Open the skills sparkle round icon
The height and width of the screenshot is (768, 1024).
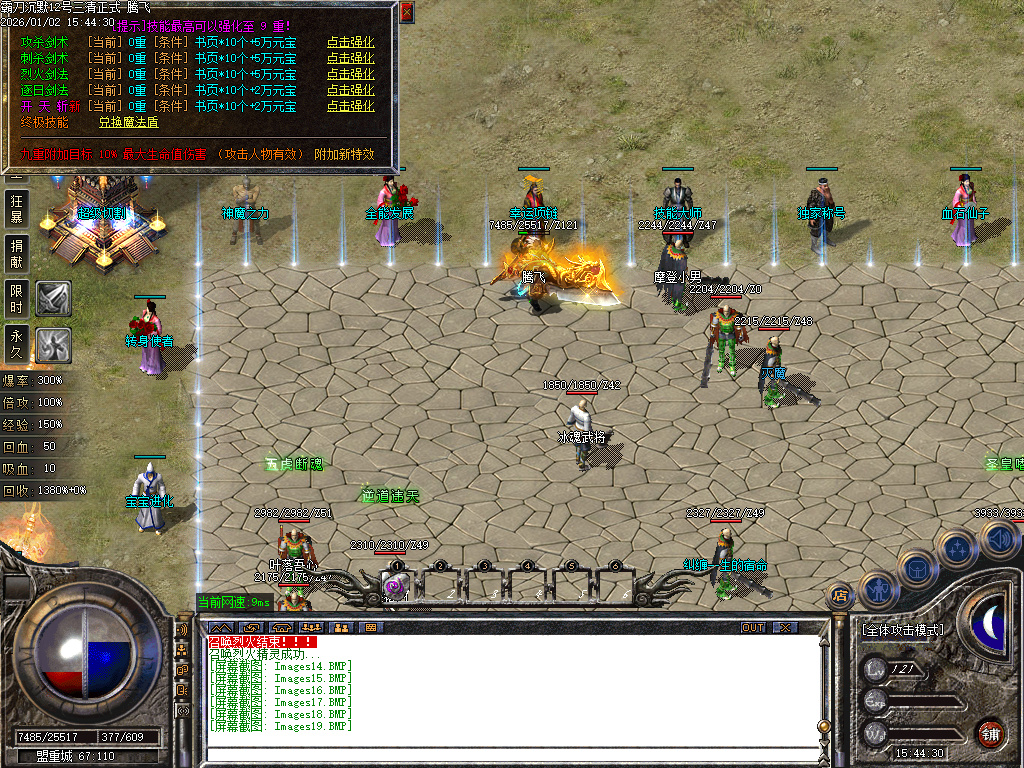point(958,548)
